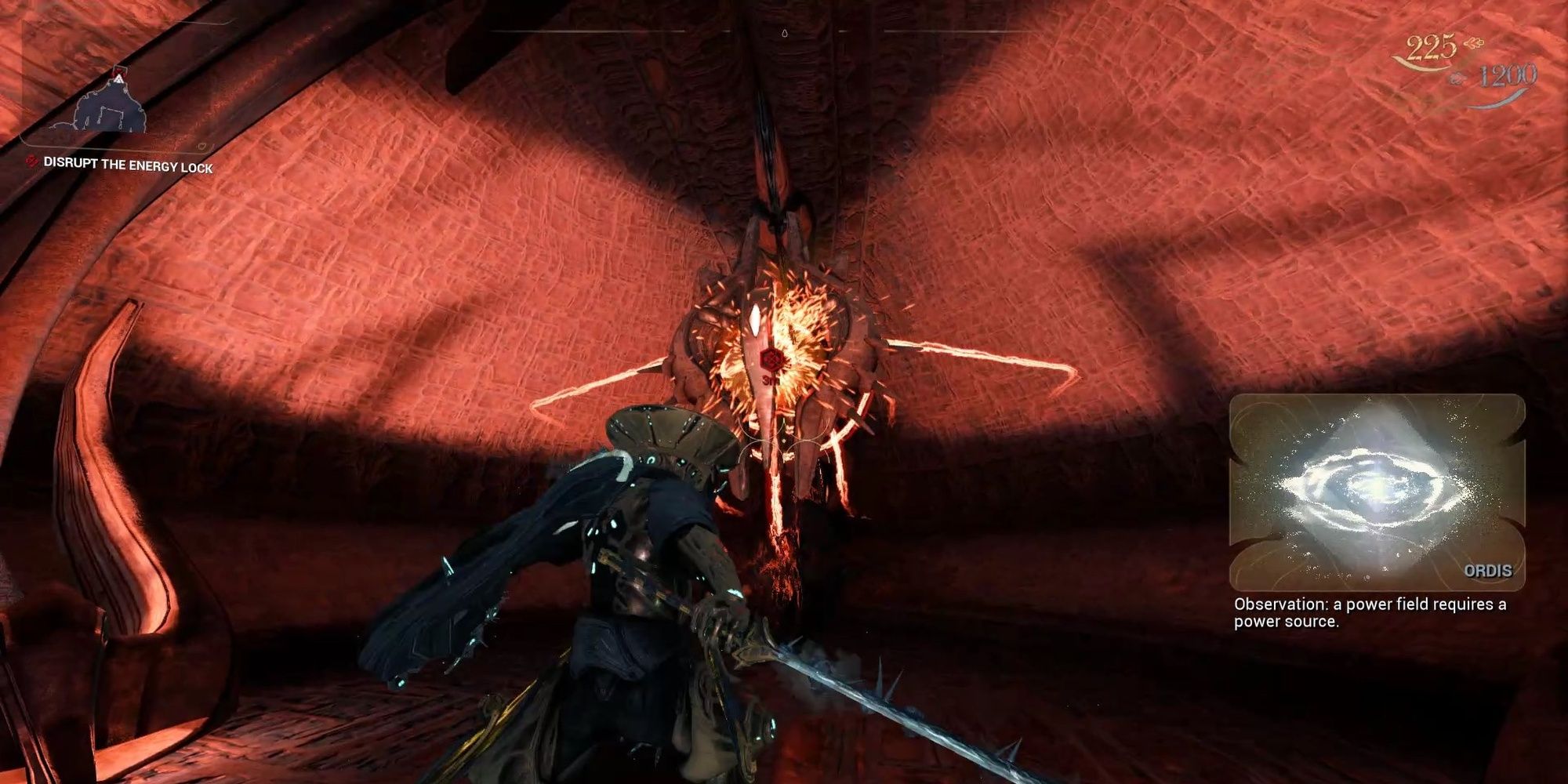Click the aiming reticle at screen center top
1568x784 pixels.
(784, 33)
